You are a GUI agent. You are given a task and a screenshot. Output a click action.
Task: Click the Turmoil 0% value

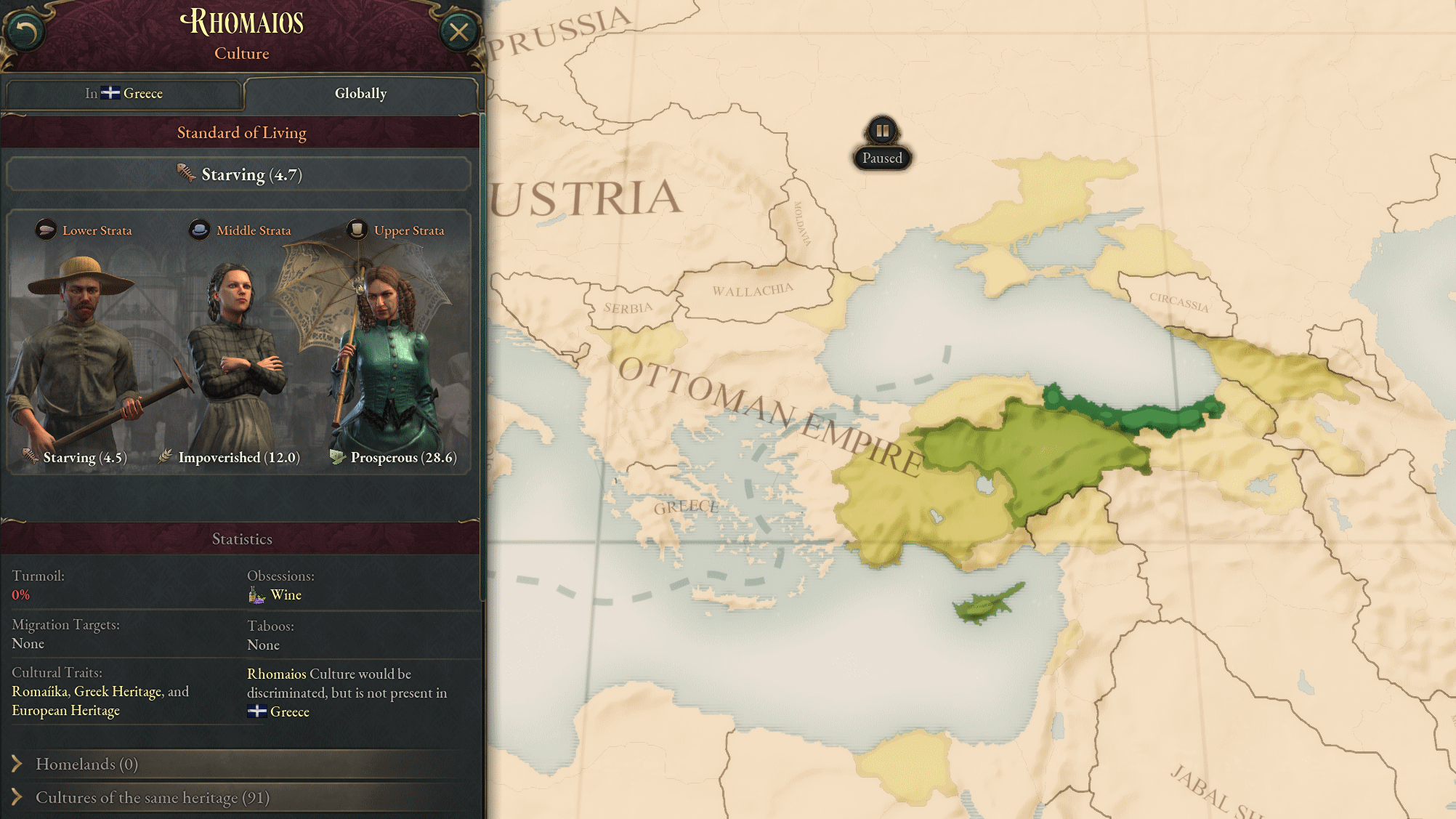[x=20, y=594]
